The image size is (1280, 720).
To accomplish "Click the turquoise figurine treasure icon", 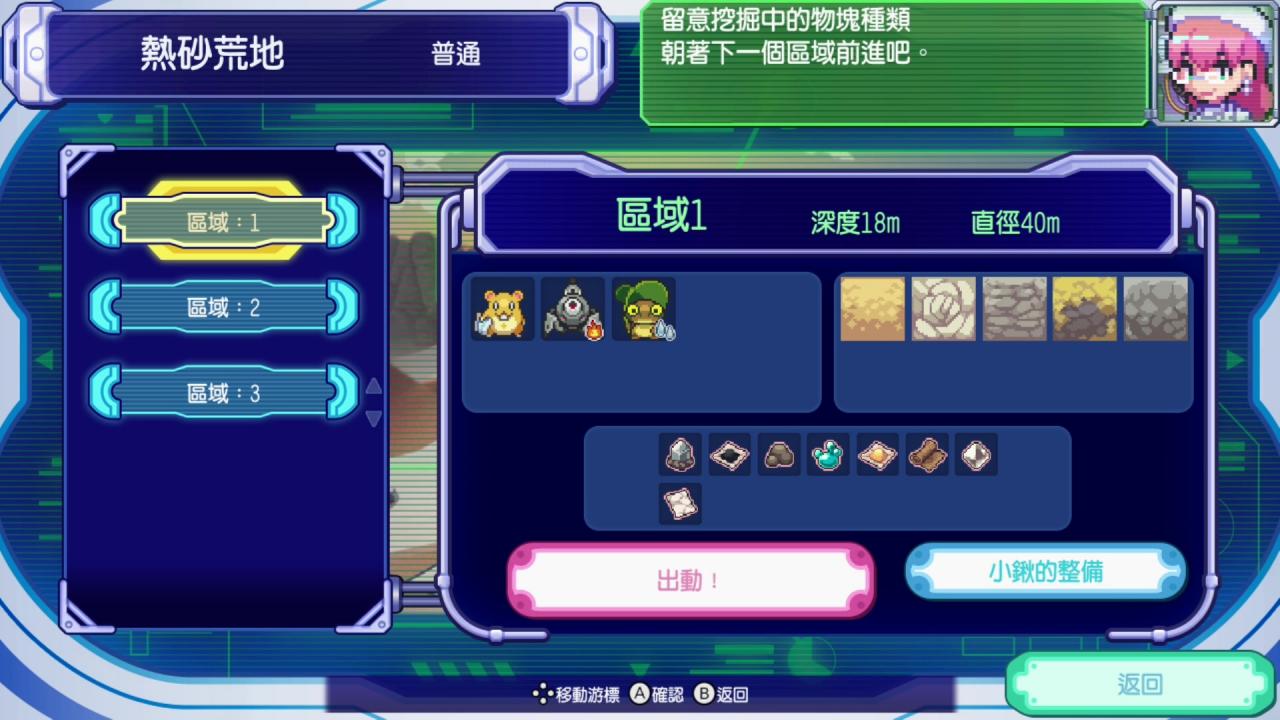I will pos(829,455).
